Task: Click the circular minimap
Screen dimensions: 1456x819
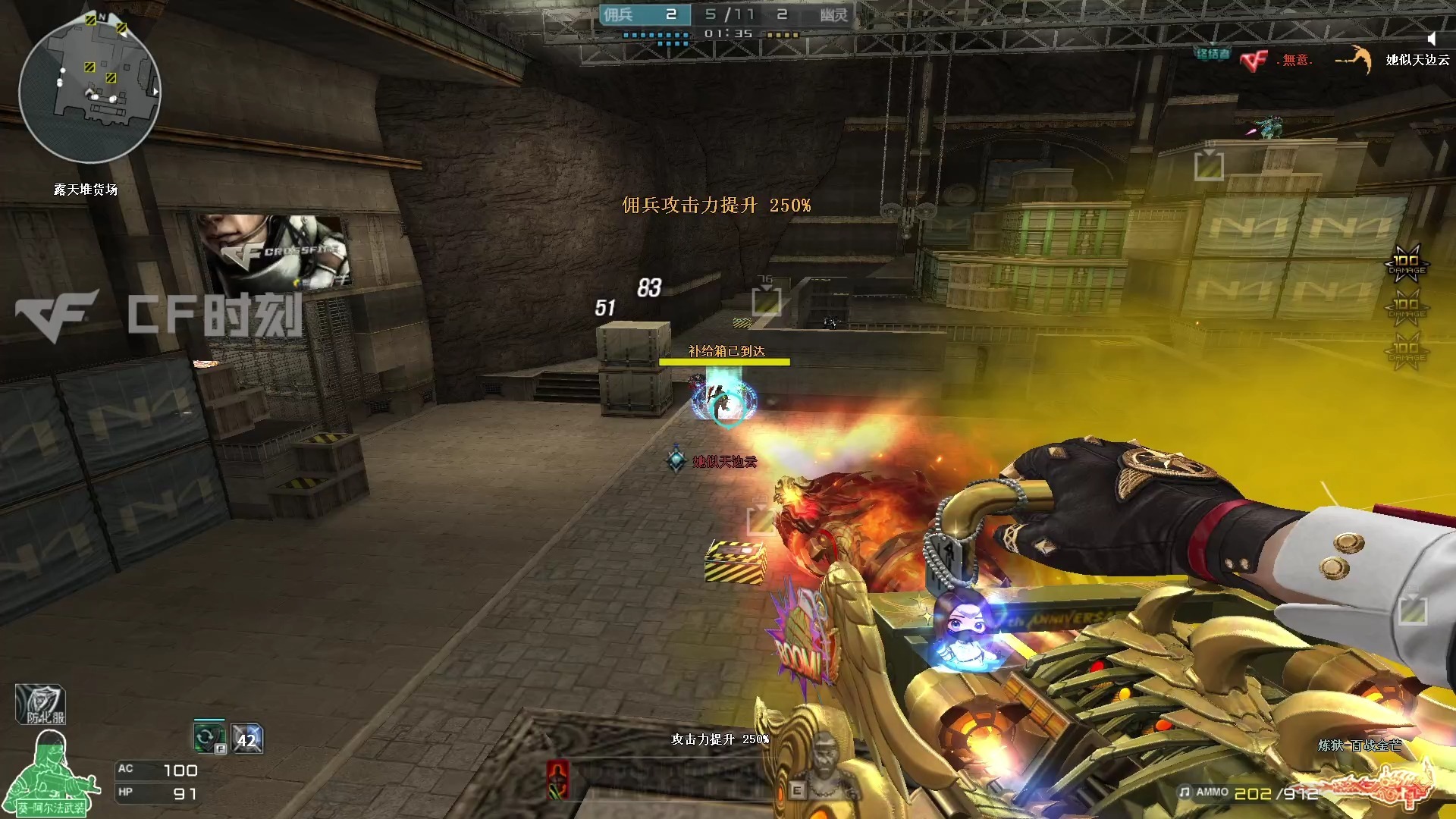Action: pos(89,89)
